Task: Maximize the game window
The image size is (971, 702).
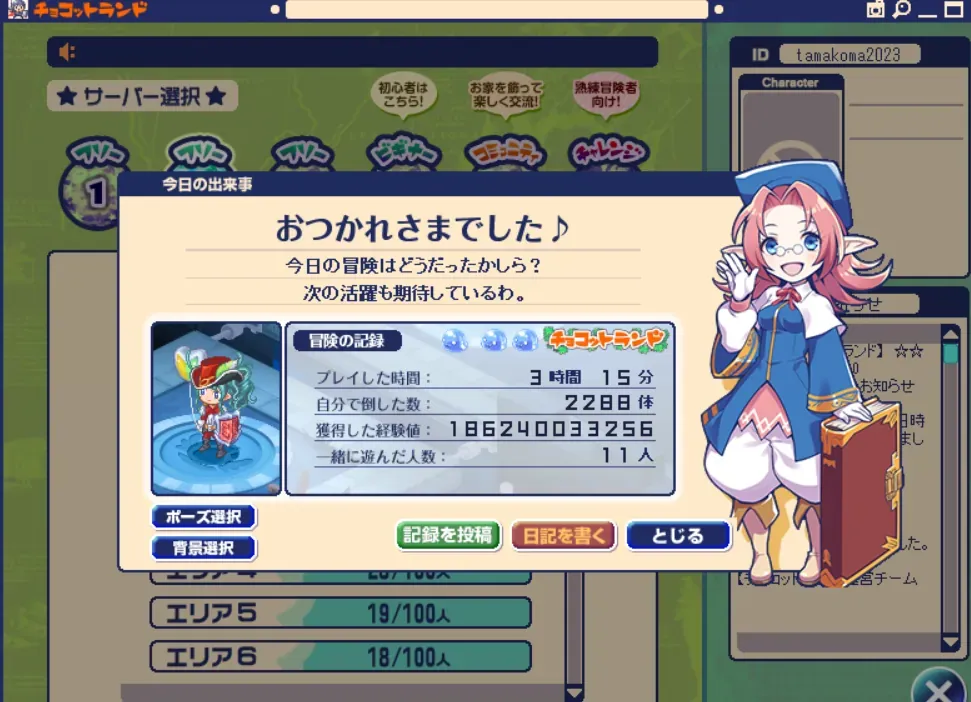Action: 954,10
